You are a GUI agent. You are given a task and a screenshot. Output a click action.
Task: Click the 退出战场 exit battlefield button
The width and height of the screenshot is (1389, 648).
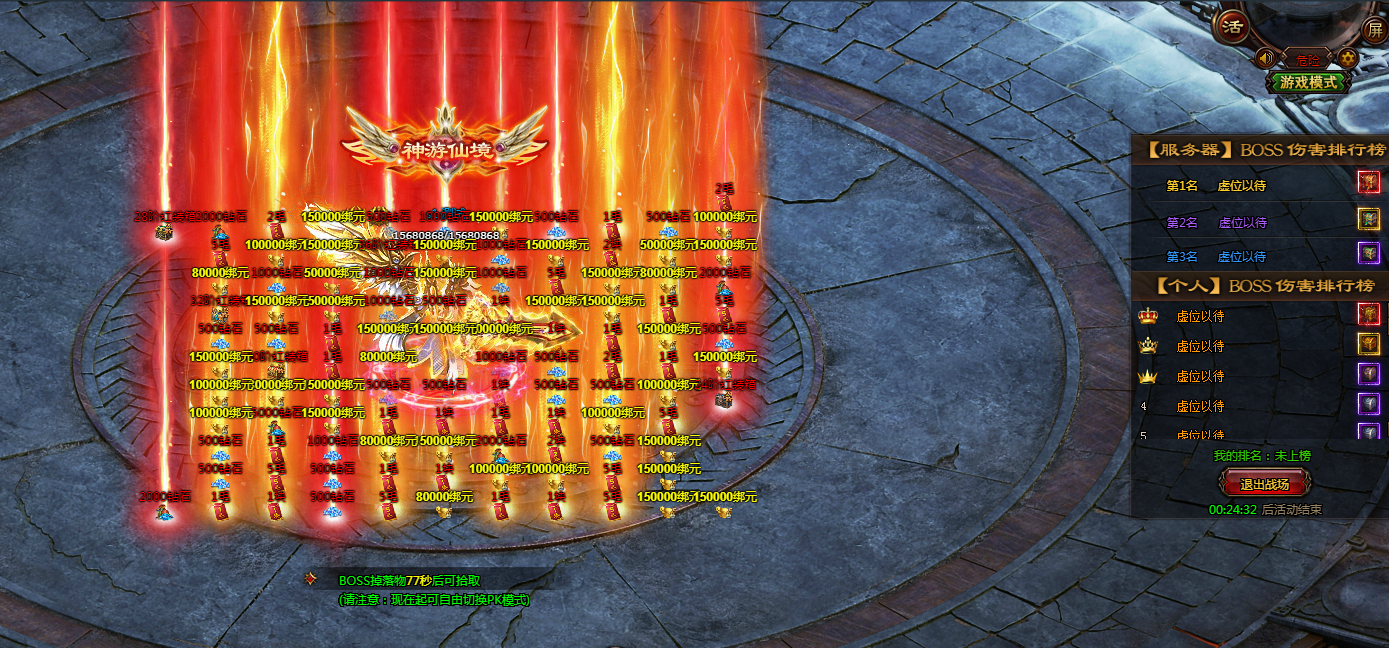(x=1264, y=485)
